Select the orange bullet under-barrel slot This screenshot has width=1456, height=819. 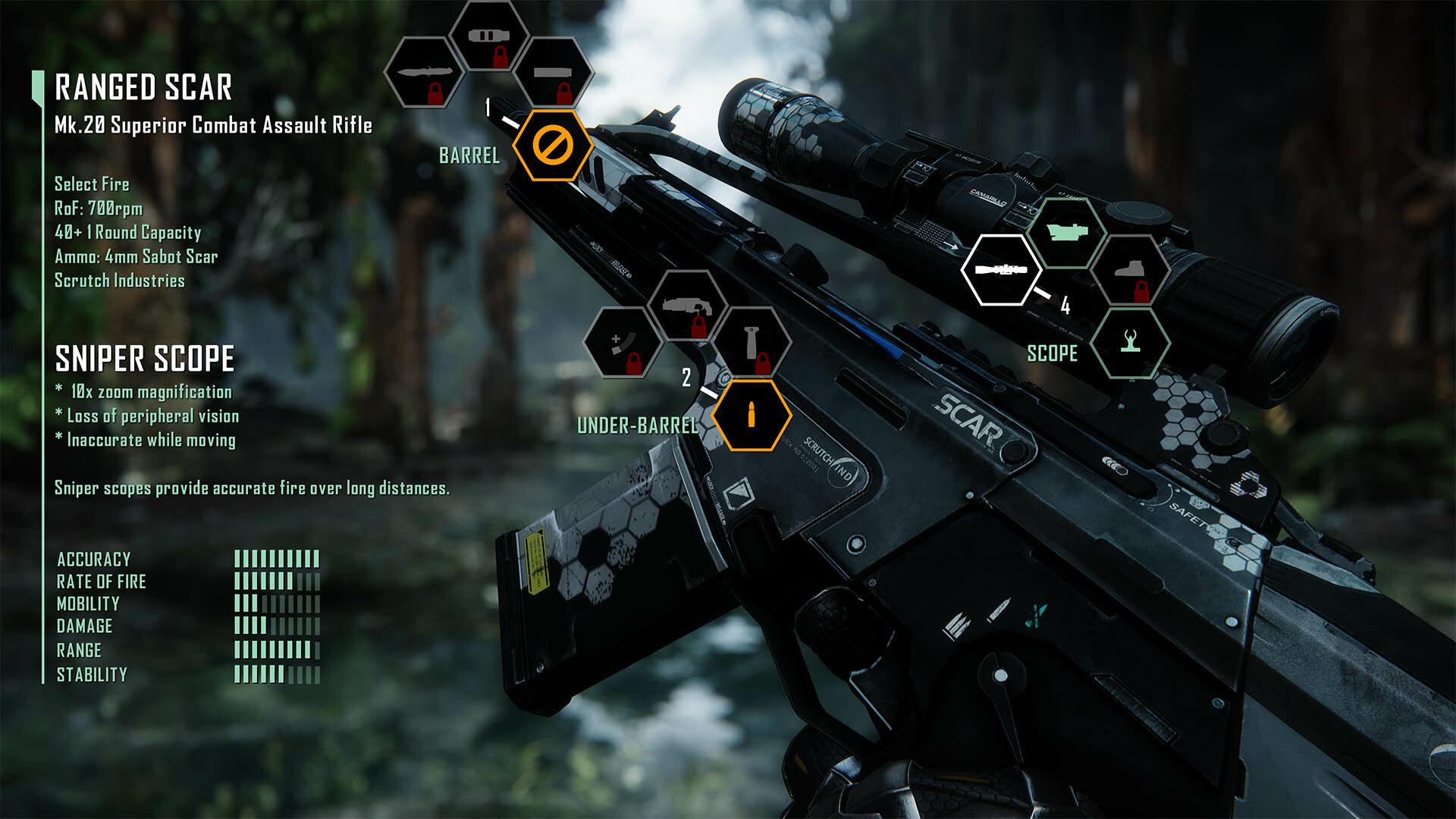point(752,416)
